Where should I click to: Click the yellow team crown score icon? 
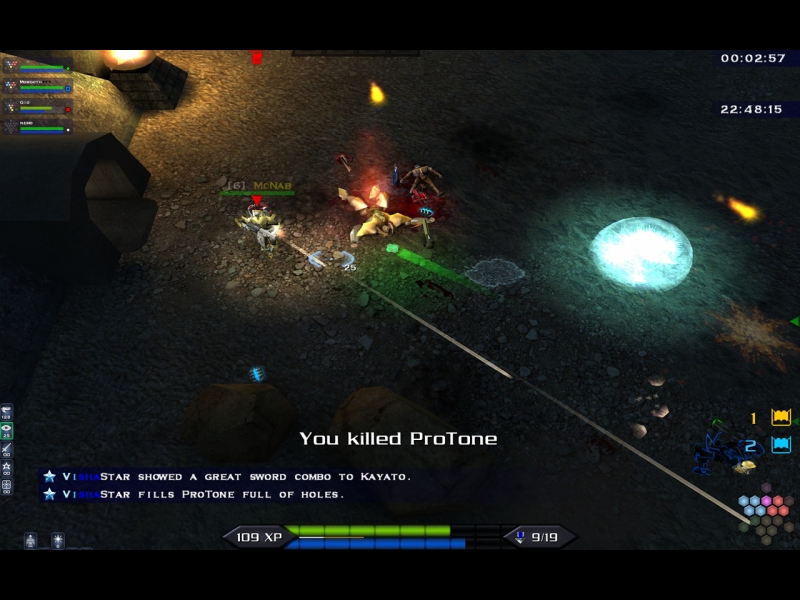(x=781, y=418)
